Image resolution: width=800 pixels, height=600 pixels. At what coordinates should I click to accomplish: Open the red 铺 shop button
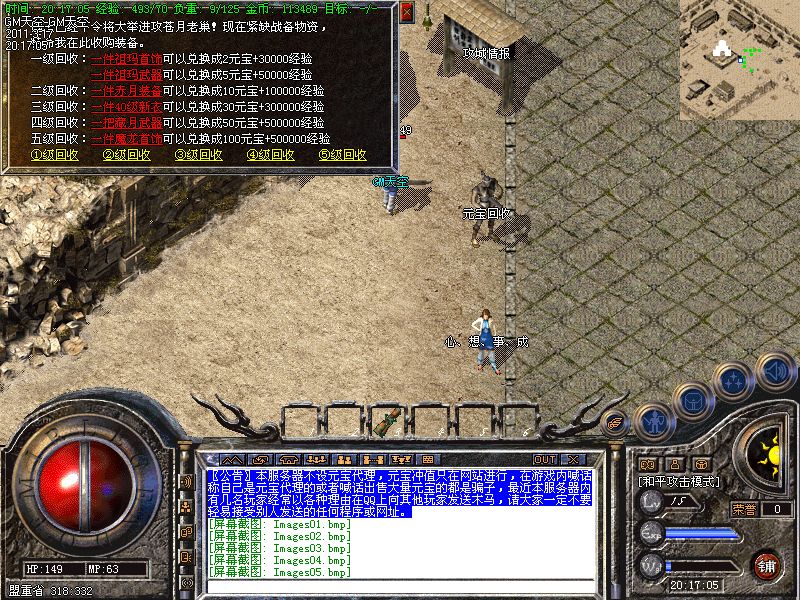(x=766, y=565)
